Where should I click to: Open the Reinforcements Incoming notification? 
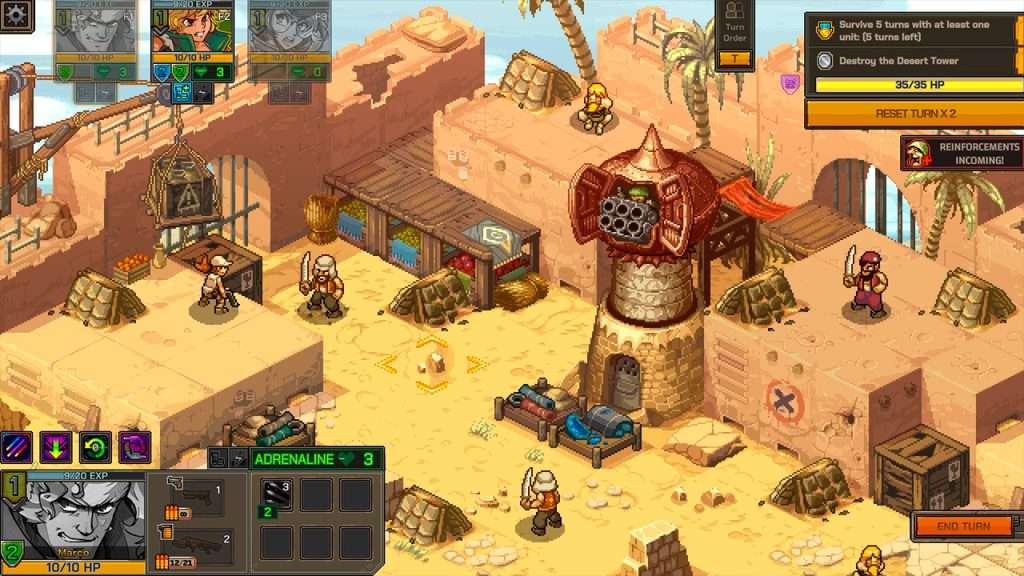coord(961,153)
